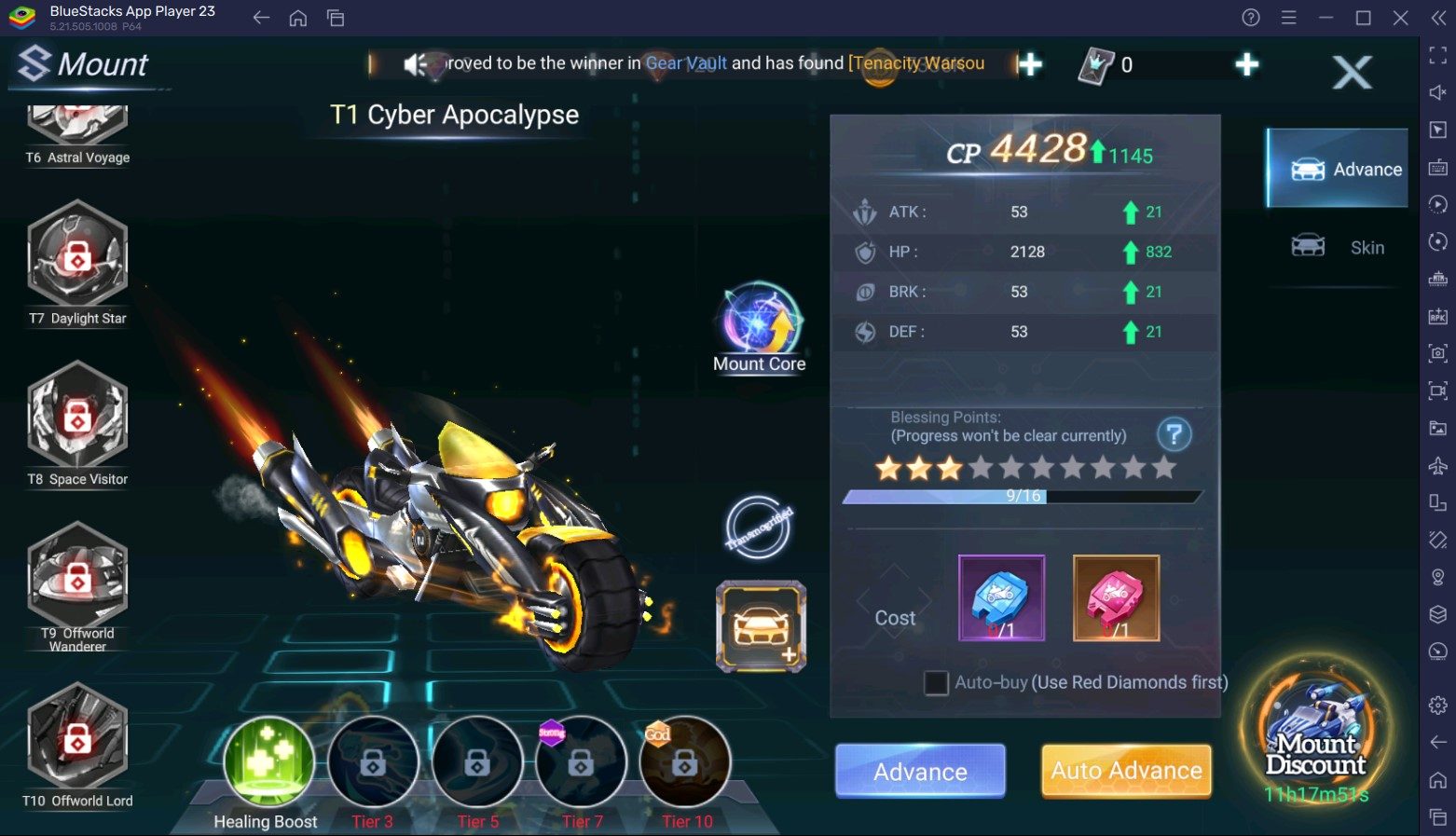Viewport: 1456px width, 836px height.
Task: Choose the T8 Space Visitor mount
Action: (x=77, y=417)
